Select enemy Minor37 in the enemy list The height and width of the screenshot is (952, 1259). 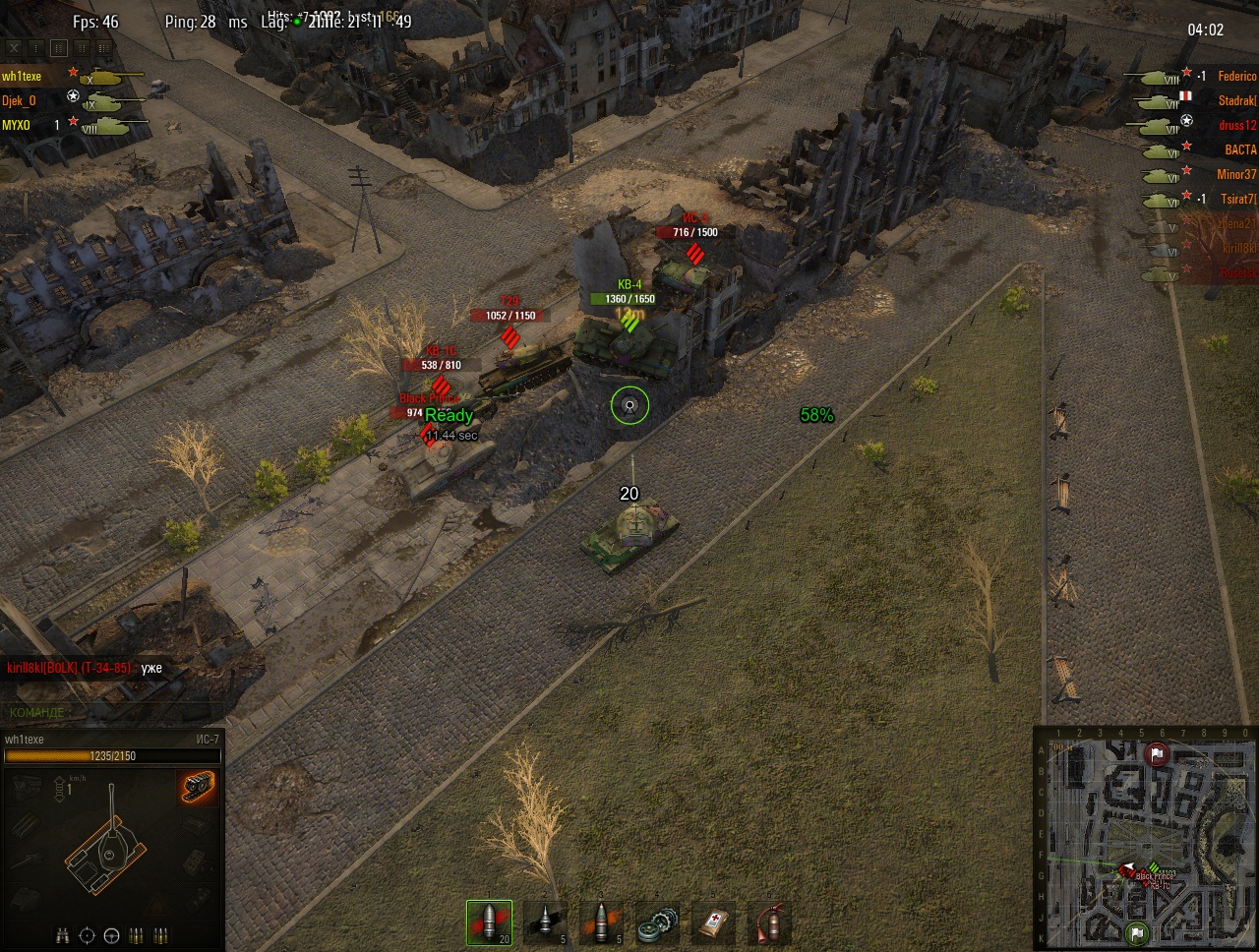click(1236, 174)
